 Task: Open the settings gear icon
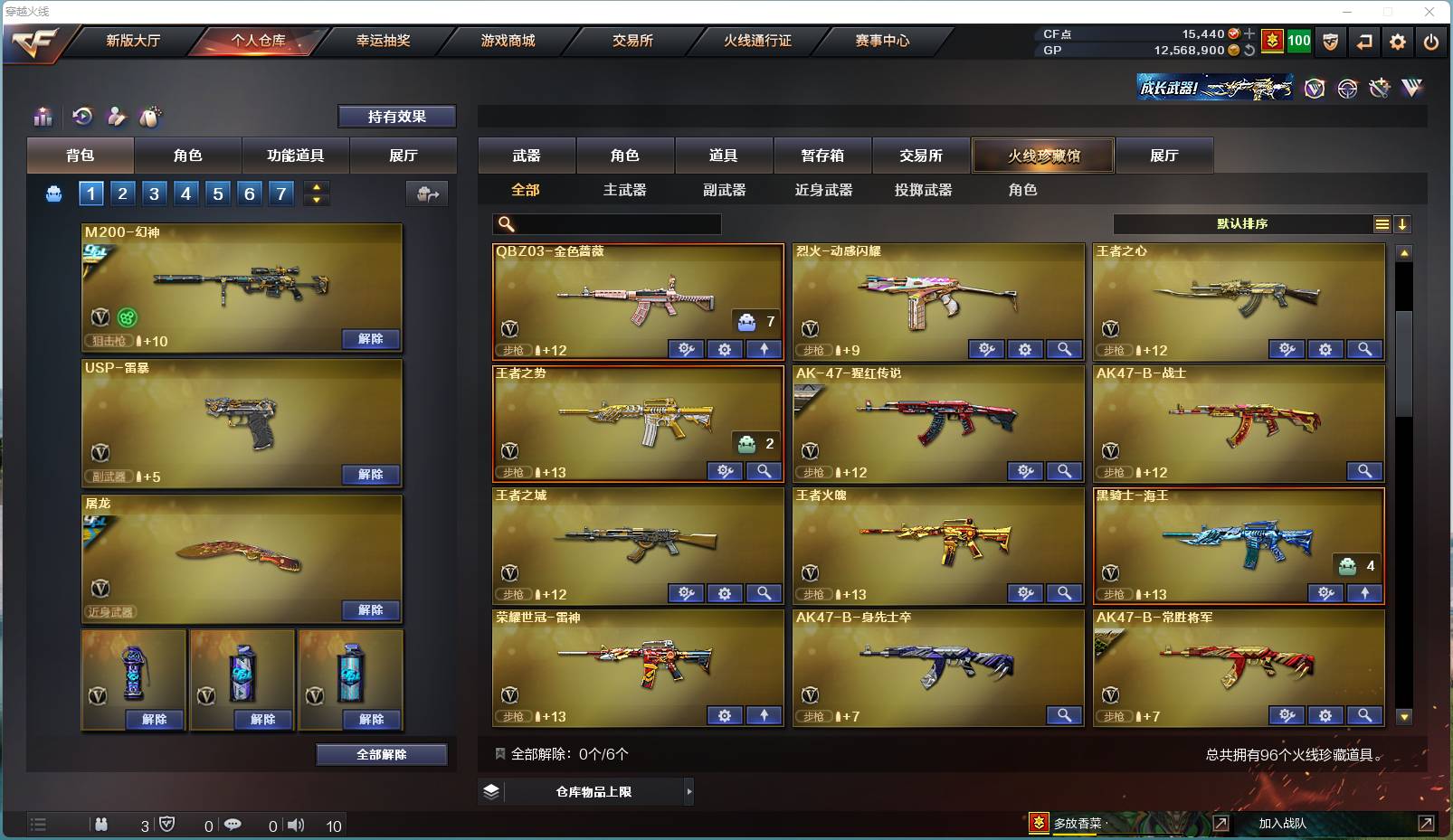(1396, 42)
